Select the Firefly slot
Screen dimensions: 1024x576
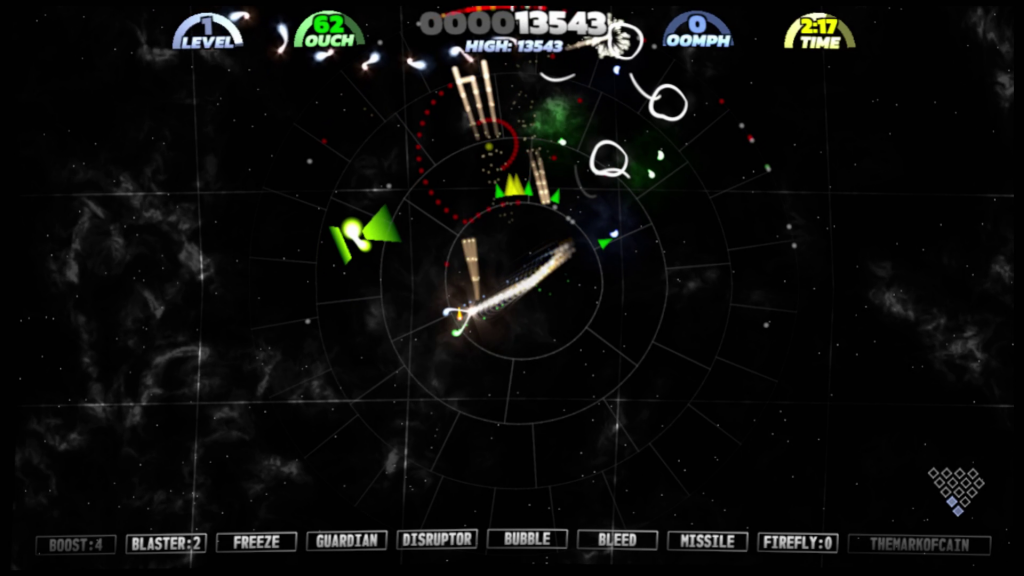pyautogui.click(x=797, y=542)
